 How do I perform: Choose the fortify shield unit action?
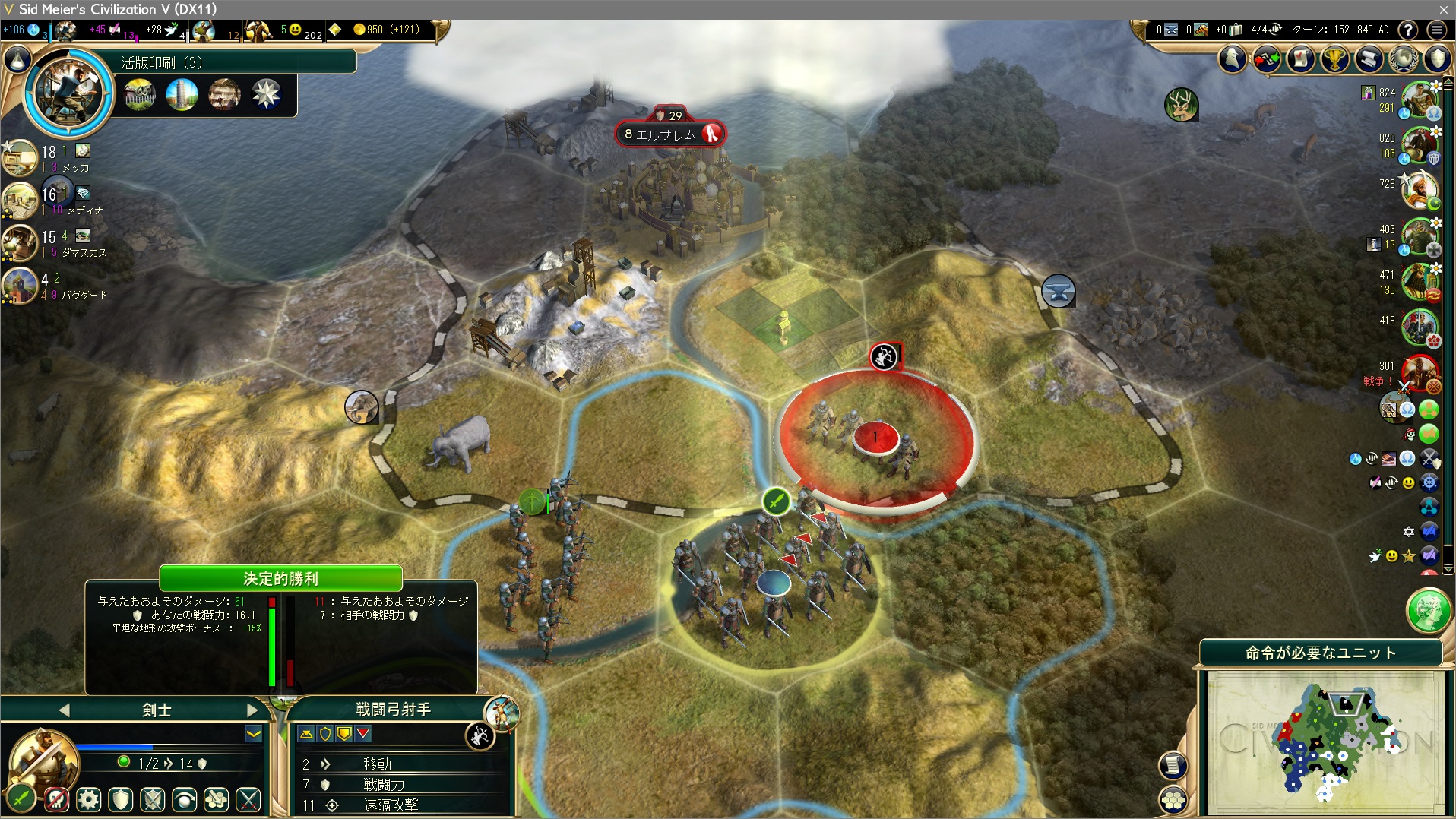tap(121, 799)
